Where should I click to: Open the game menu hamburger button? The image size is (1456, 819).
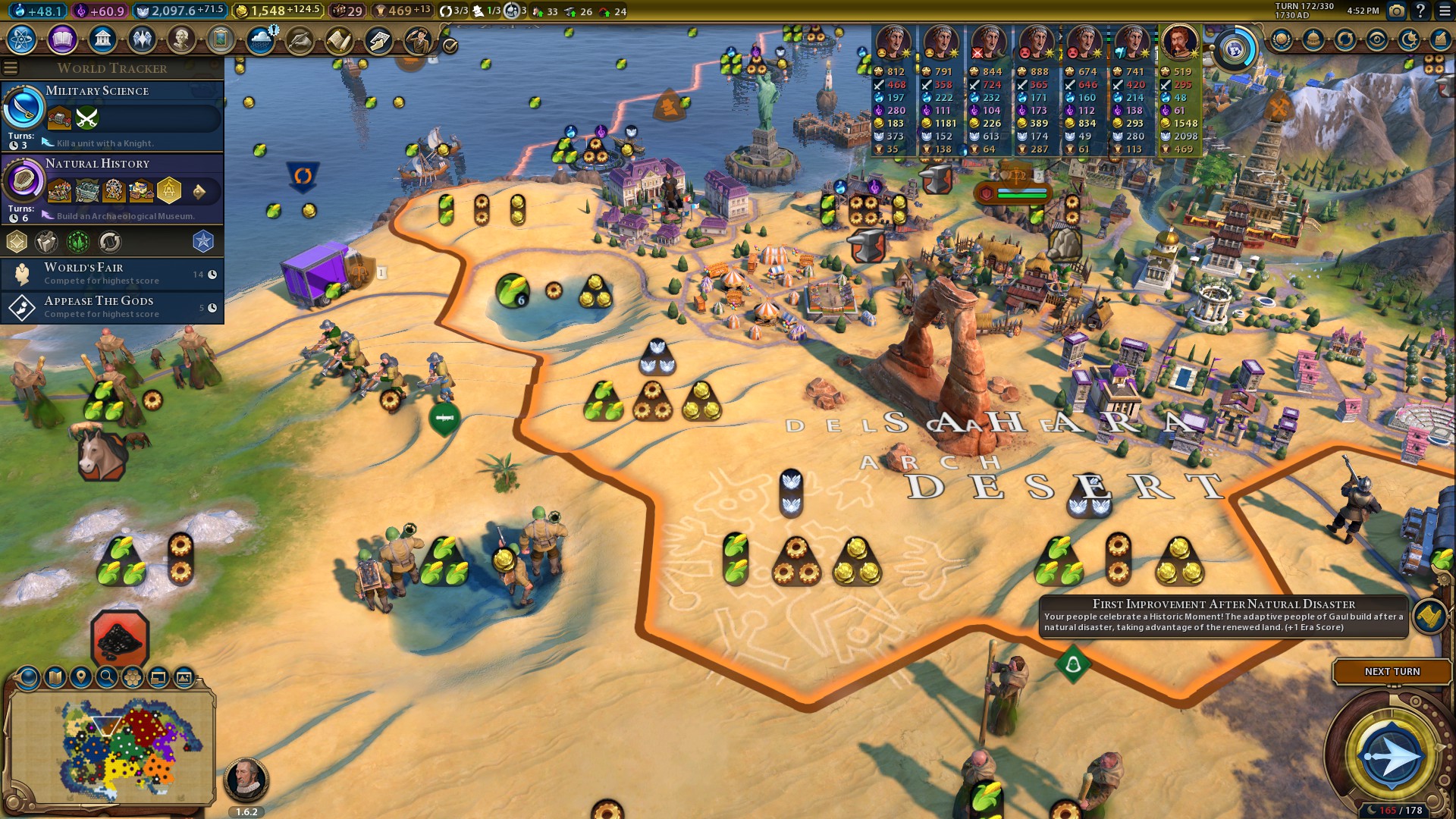(1445, 11)
